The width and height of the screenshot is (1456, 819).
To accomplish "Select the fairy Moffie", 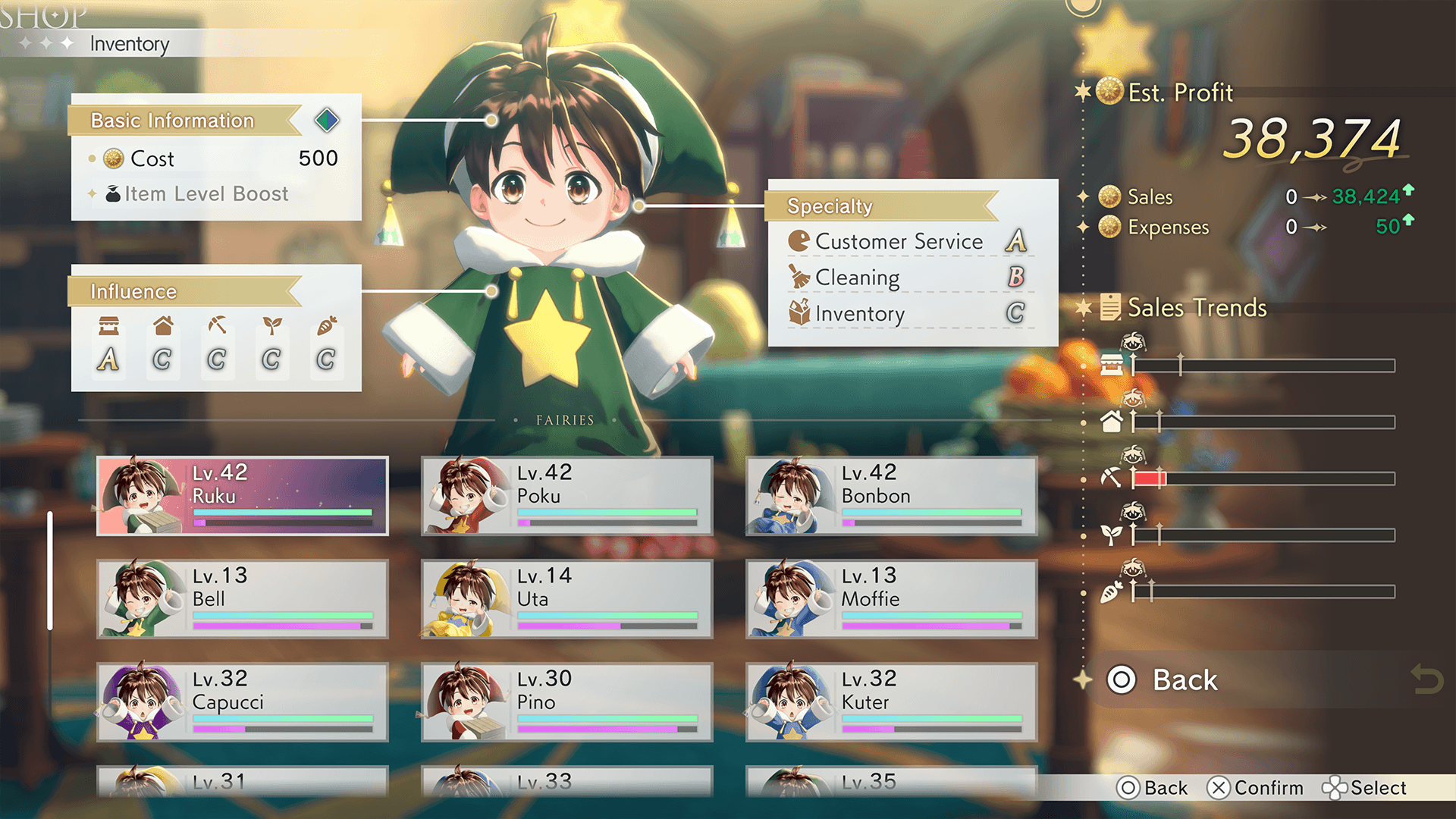I will pos(892,599).
